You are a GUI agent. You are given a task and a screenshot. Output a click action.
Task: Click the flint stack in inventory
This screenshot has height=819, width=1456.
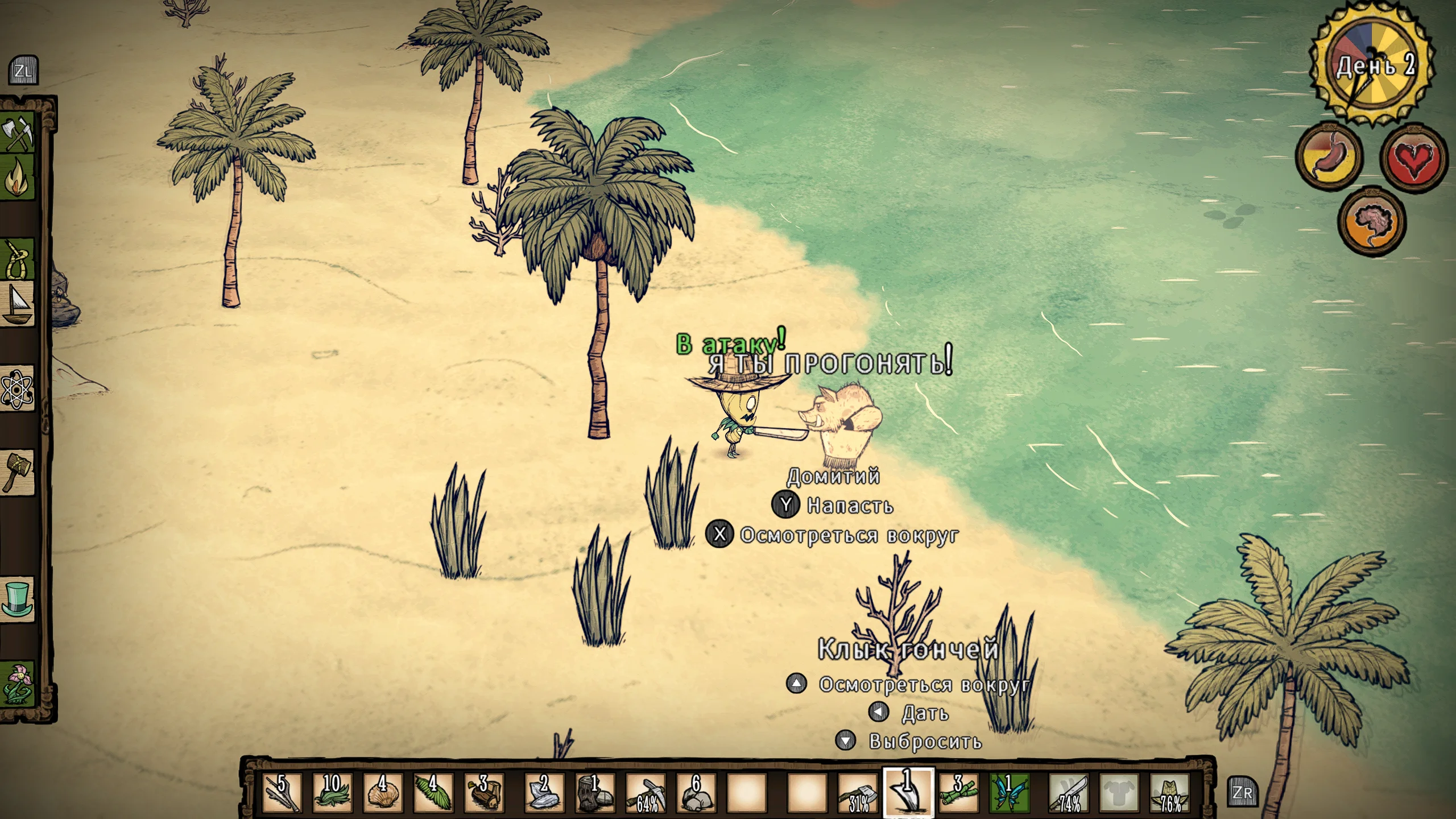(544, 792)
